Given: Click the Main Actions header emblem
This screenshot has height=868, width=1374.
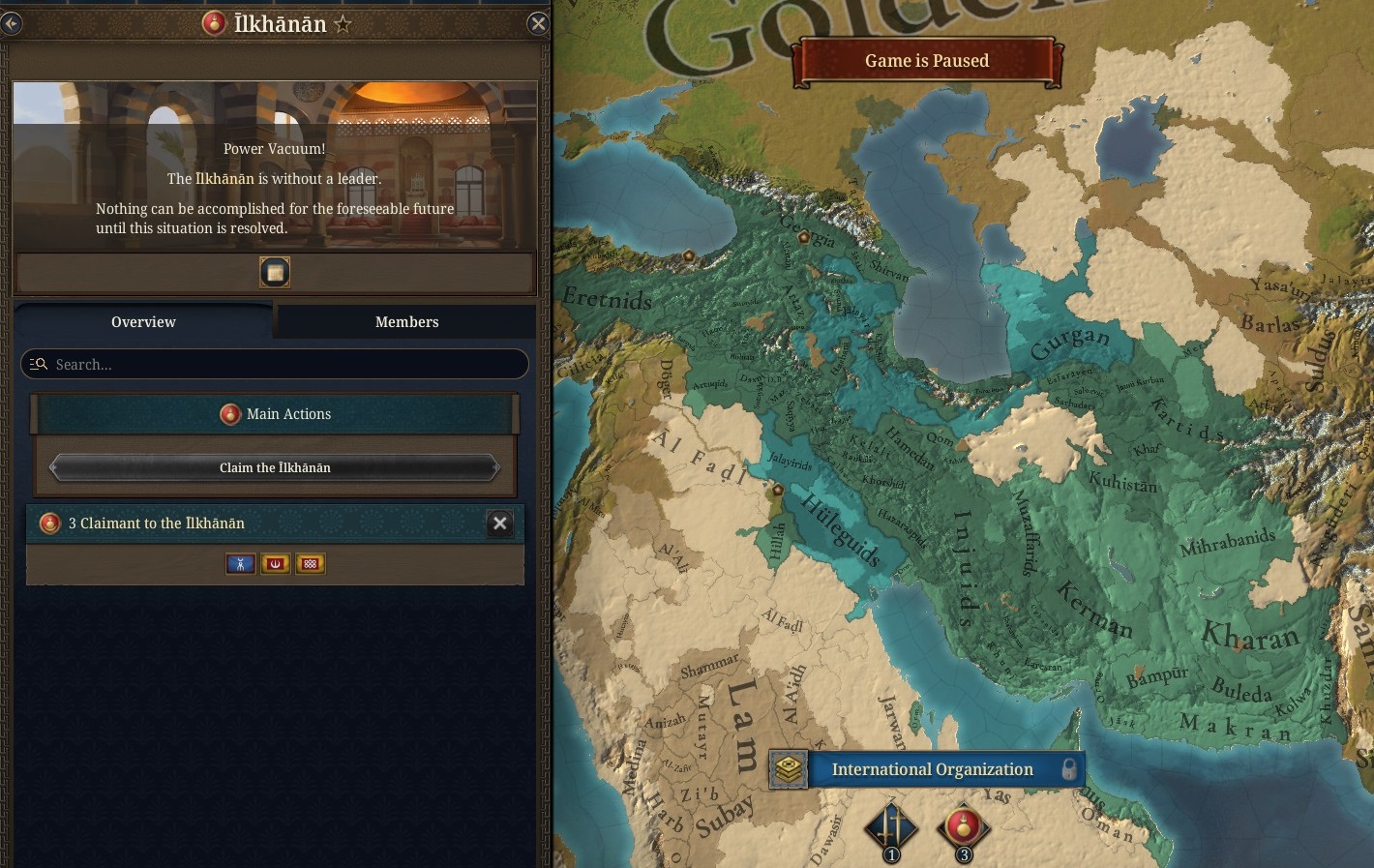Looking at the screenshot, I should point(229,414).
